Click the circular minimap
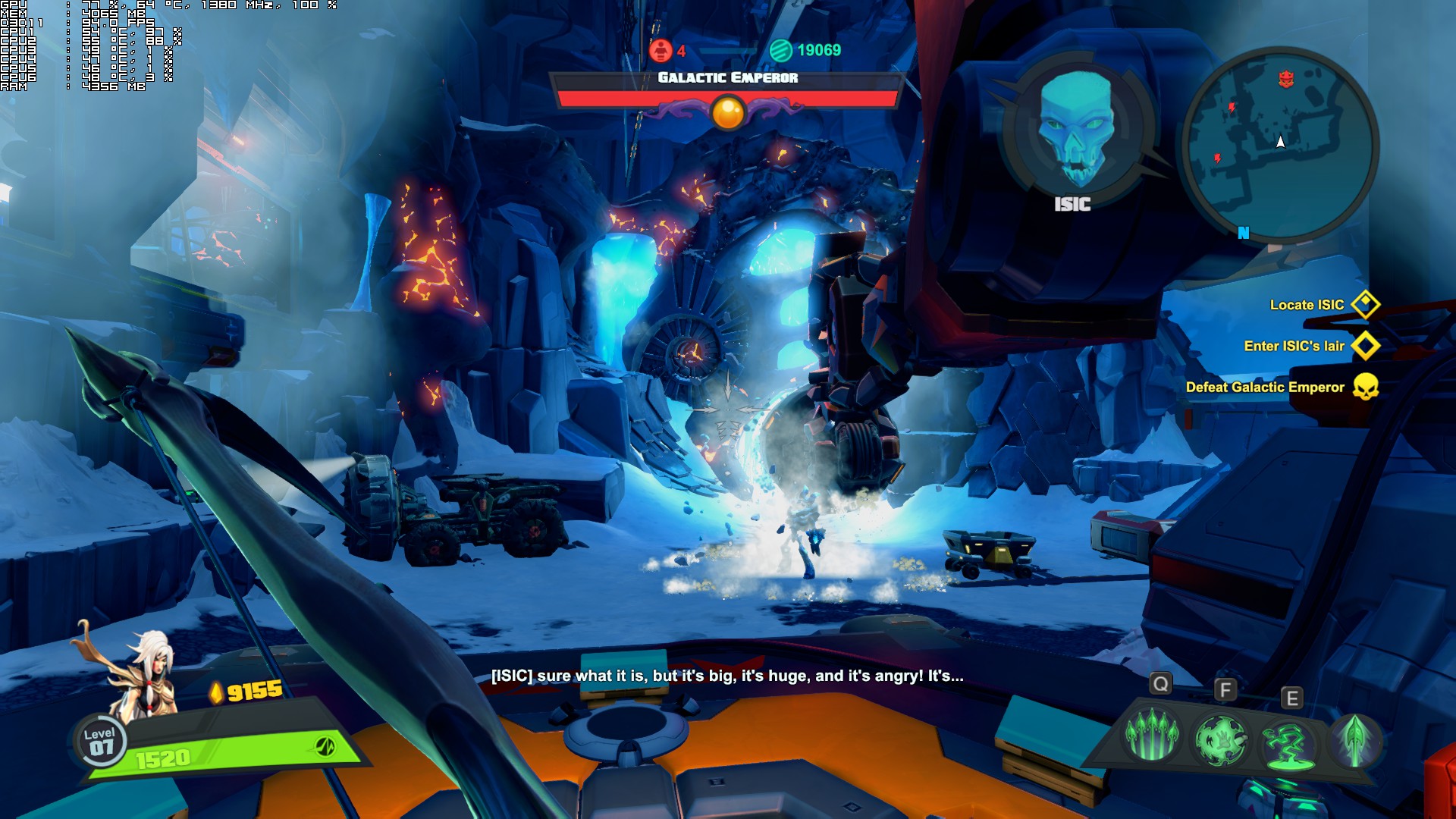 tap(1280, 144)
